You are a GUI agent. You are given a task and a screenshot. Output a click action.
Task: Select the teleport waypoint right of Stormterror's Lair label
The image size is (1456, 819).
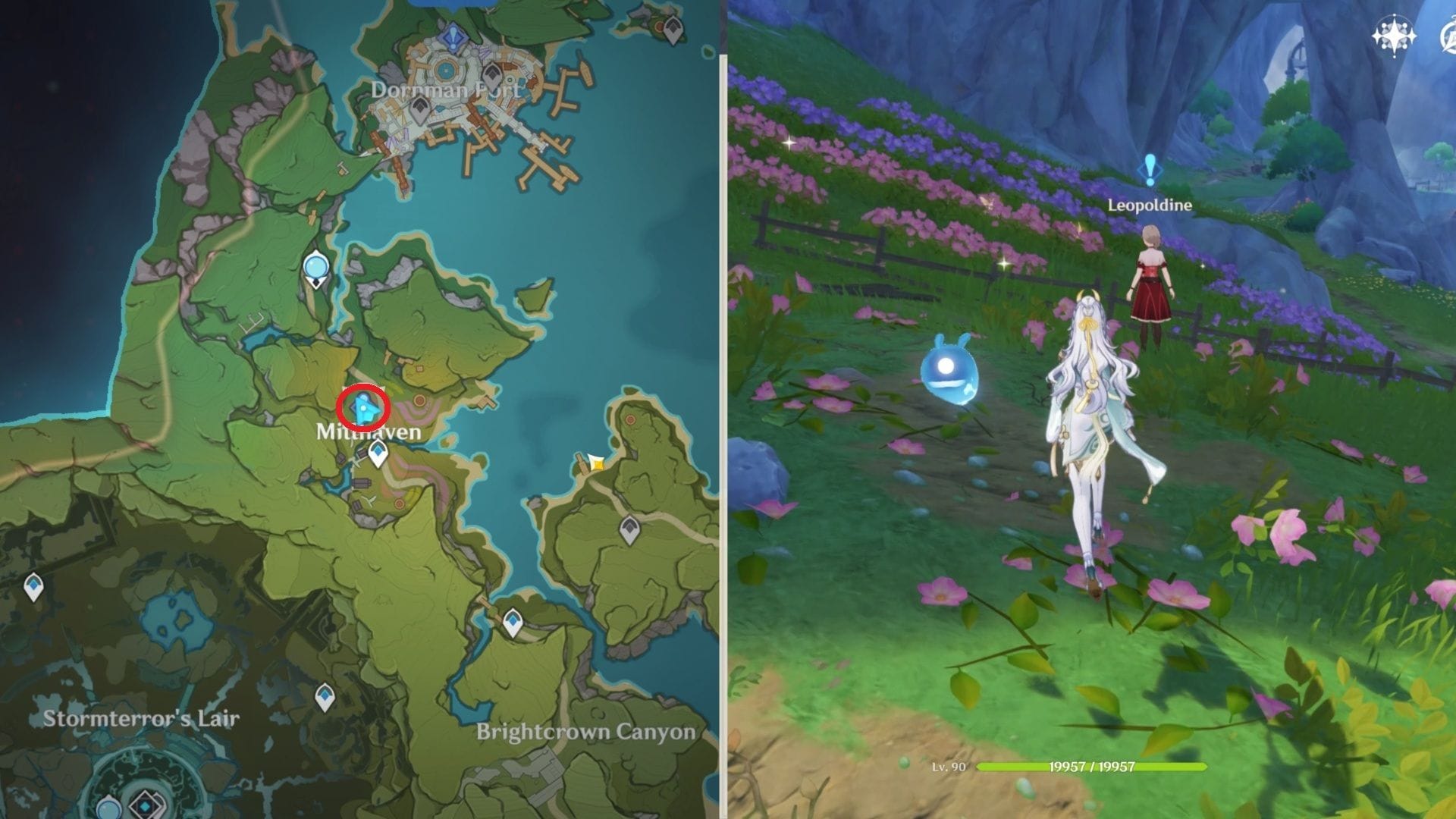pos(325,697)
